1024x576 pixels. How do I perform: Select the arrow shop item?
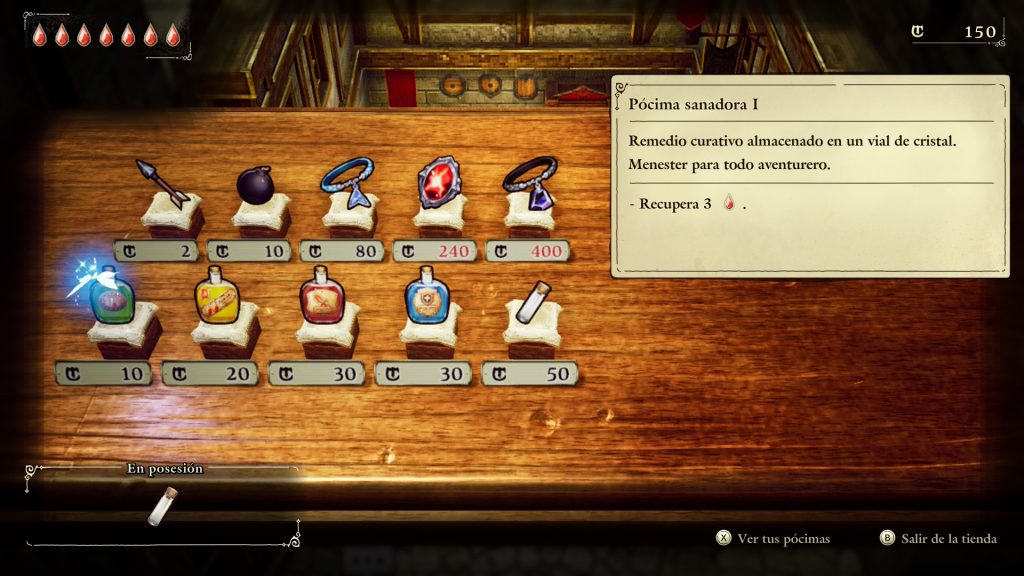click(163, 183)
